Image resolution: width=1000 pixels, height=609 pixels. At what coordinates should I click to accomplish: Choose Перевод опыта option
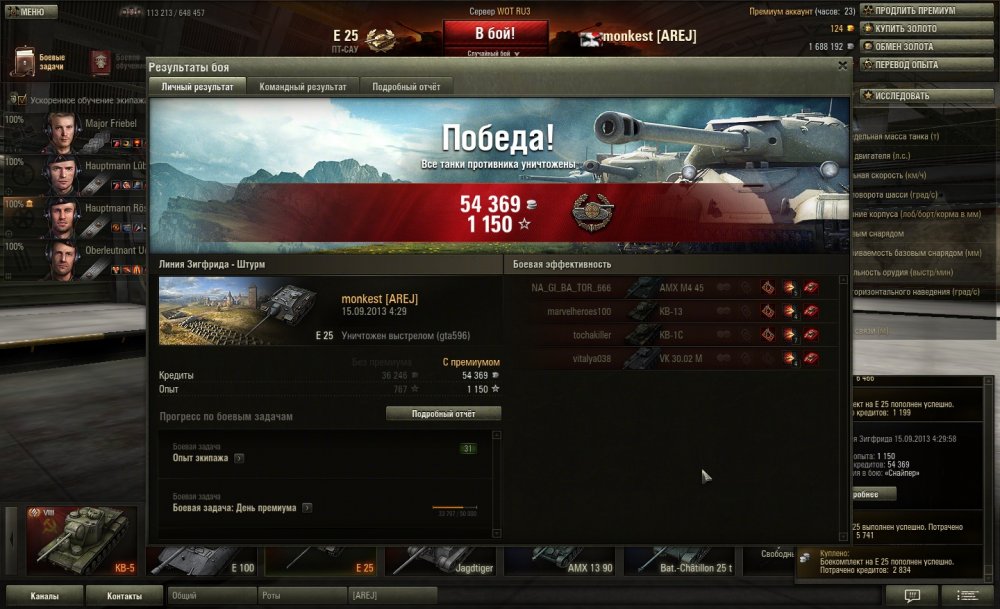click(912, 64)
